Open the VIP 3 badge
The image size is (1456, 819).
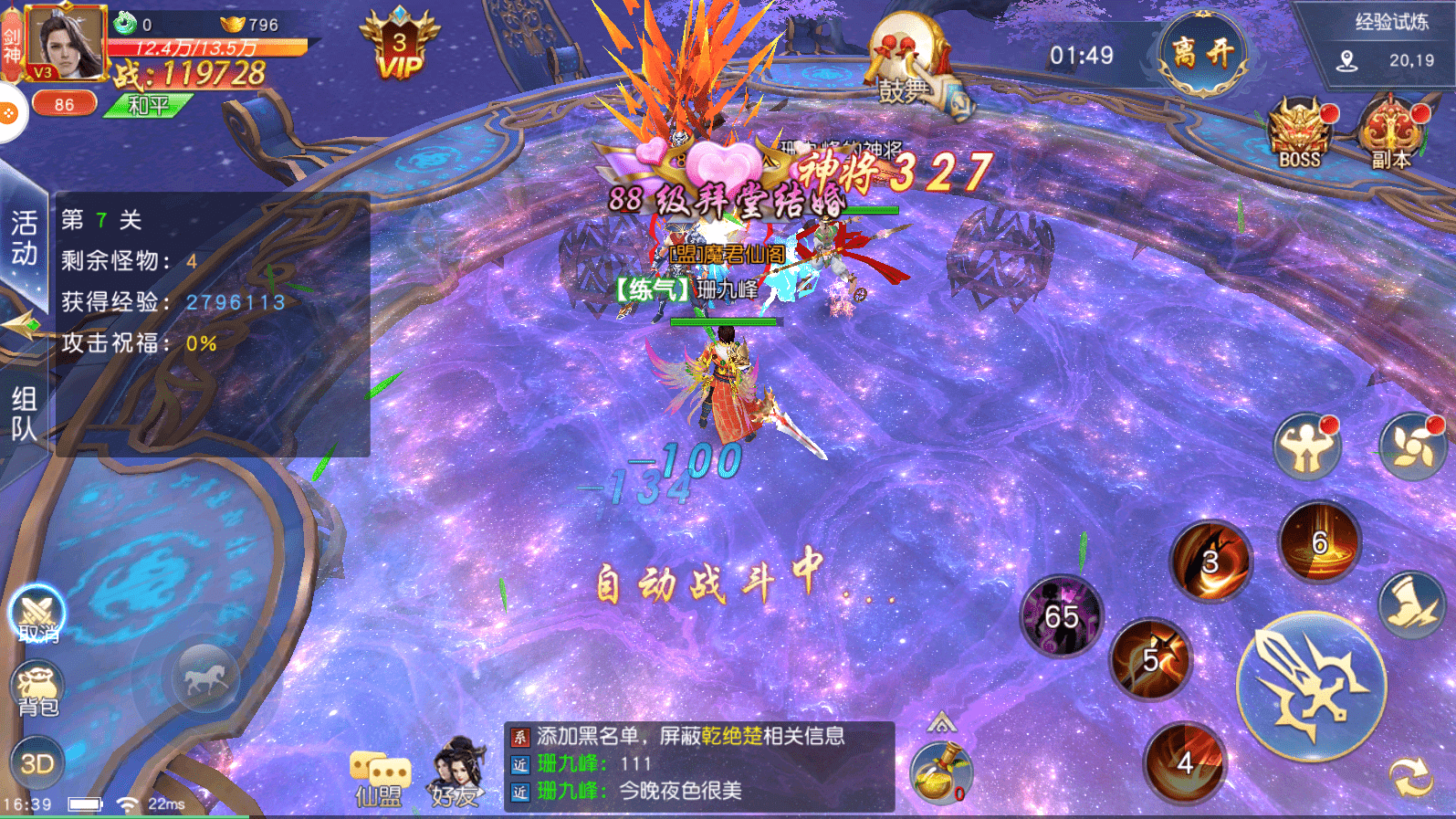click(x=399, y=46)
